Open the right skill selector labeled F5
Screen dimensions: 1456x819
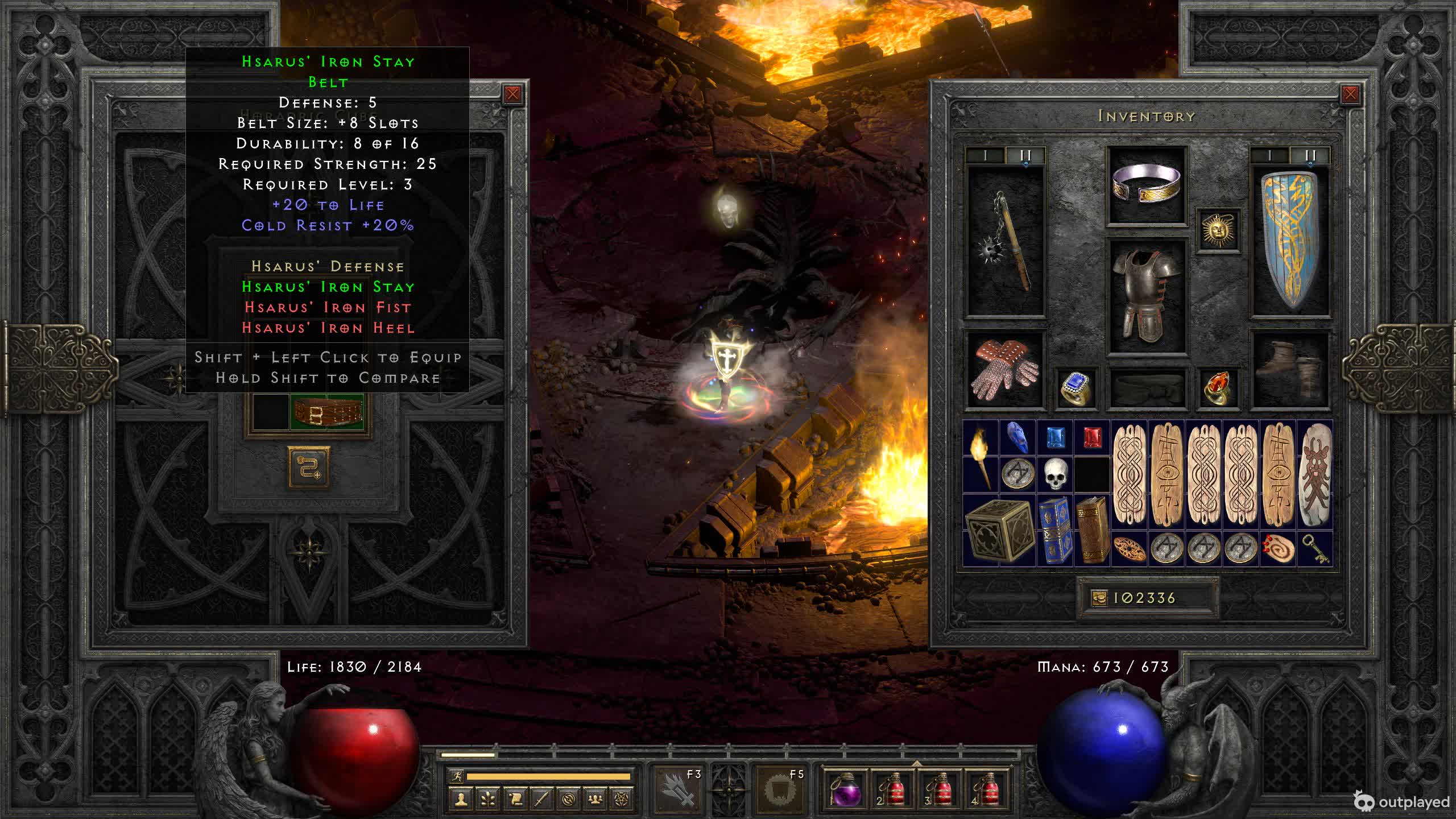[780, 789]
